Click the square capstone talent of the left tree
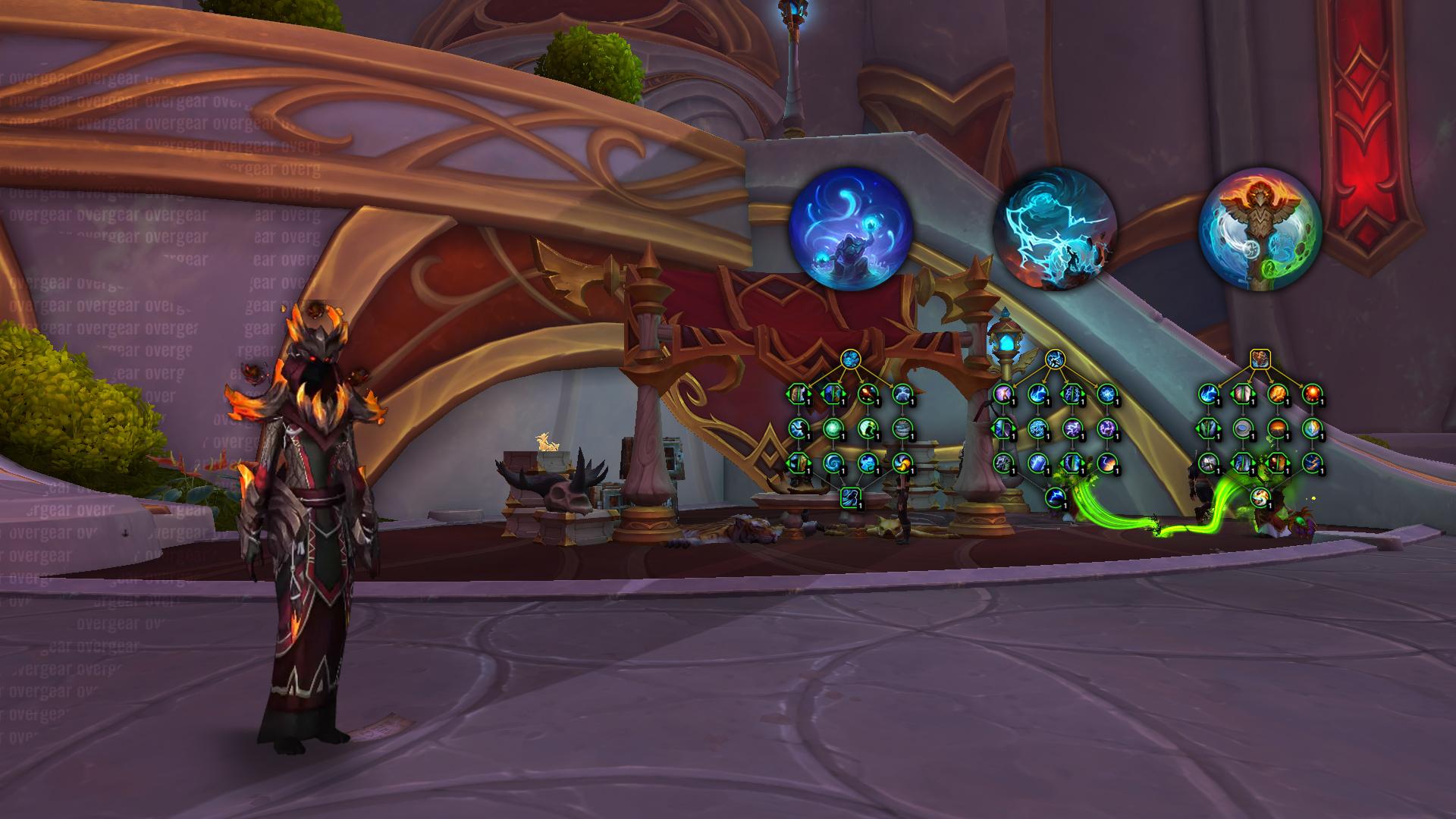 pos(850,497)
